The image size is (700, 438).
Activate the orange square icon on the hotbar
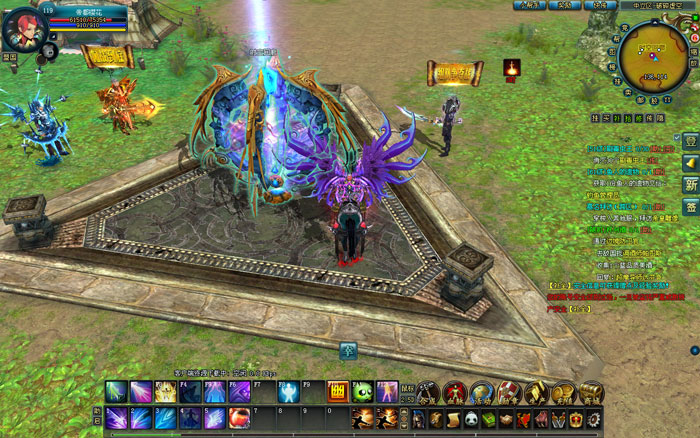(x=337, y=392)
